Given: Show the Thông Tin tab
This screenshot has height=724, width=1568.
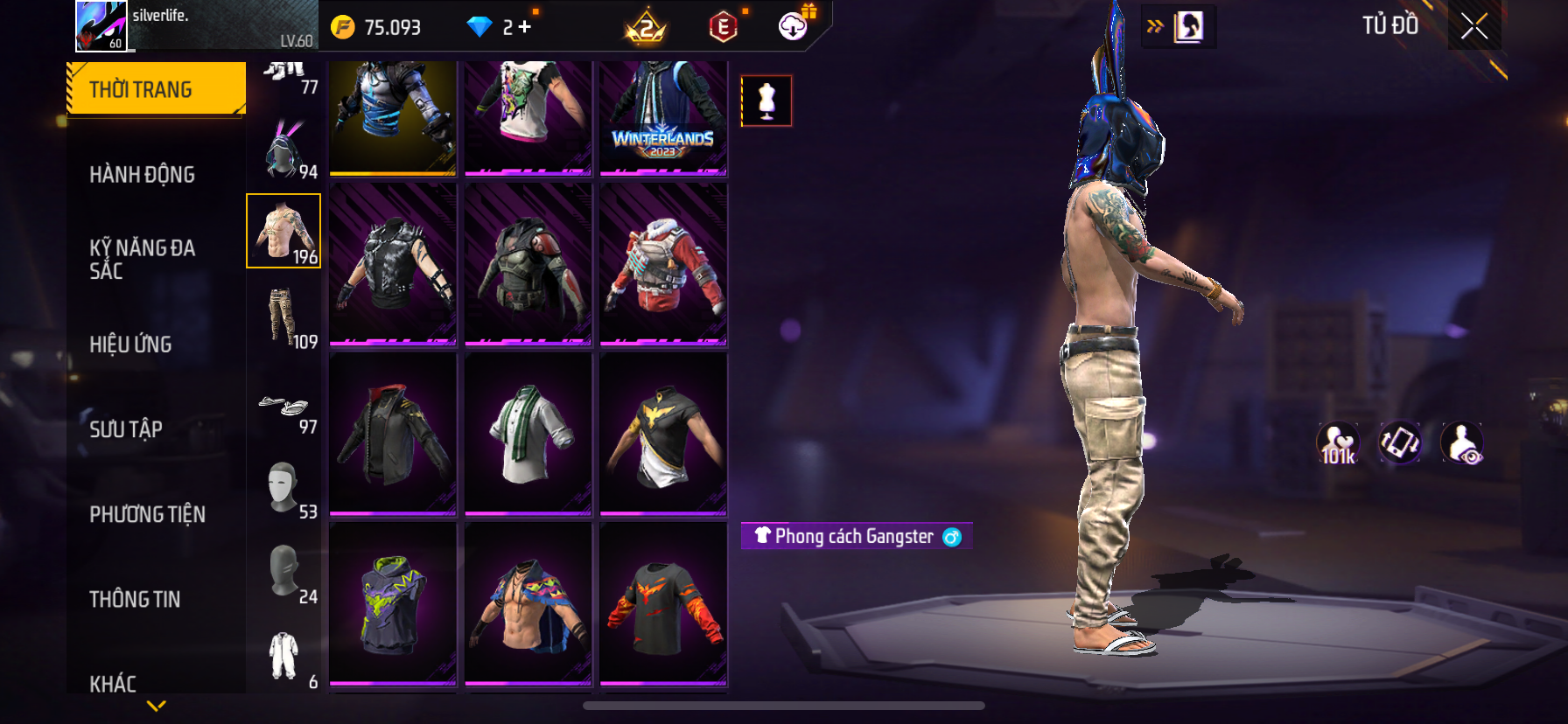Looking at the screenshot, I should pos(135,599).
